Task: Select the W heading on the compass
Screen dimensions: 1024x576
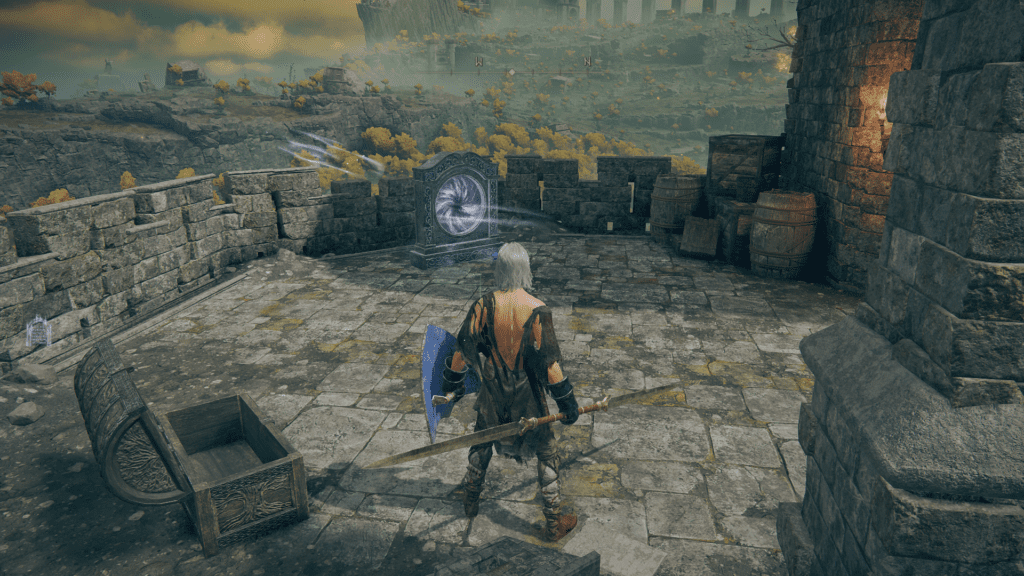Action: (x=479, y=62)
